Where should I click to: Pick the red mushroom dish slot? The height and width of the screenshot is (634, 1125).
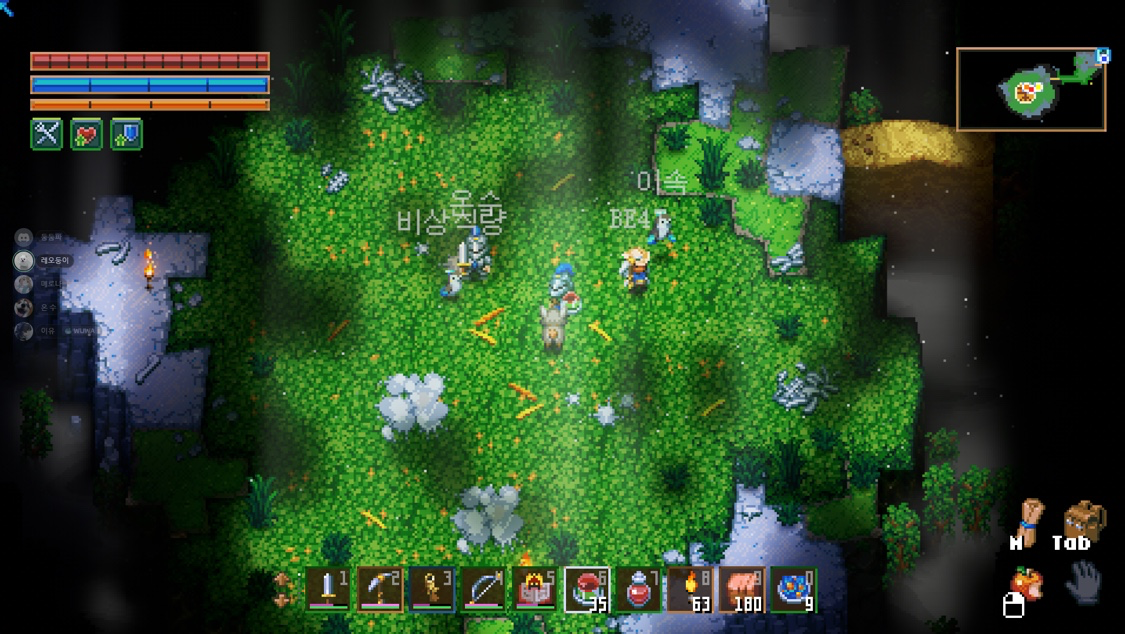(587, 589)
